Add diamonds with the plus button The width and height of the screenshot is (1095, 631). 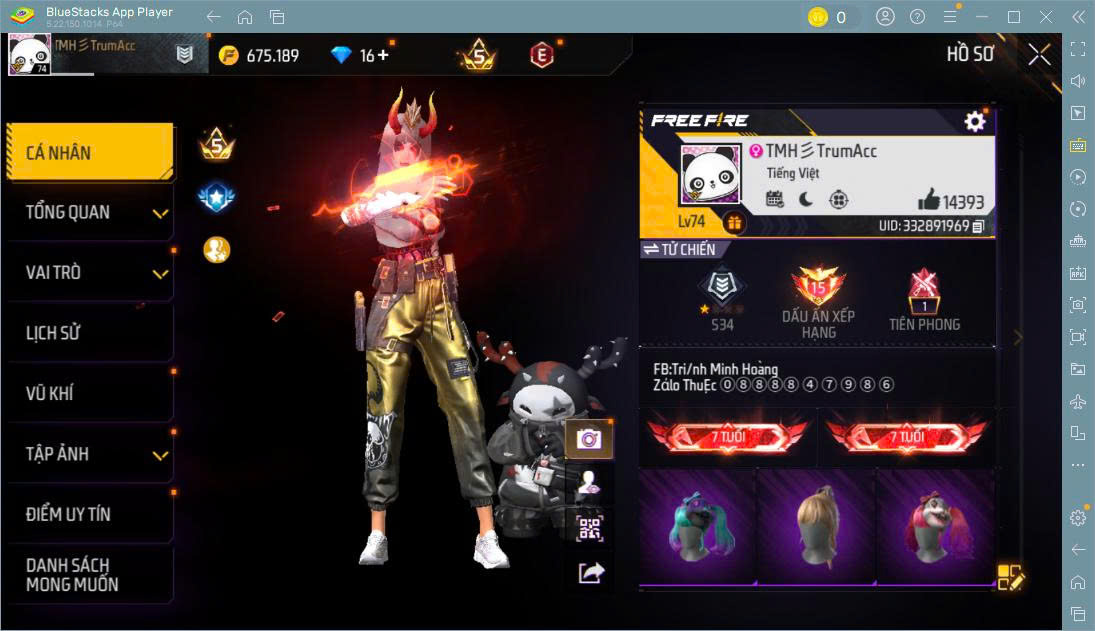(382, 55)
